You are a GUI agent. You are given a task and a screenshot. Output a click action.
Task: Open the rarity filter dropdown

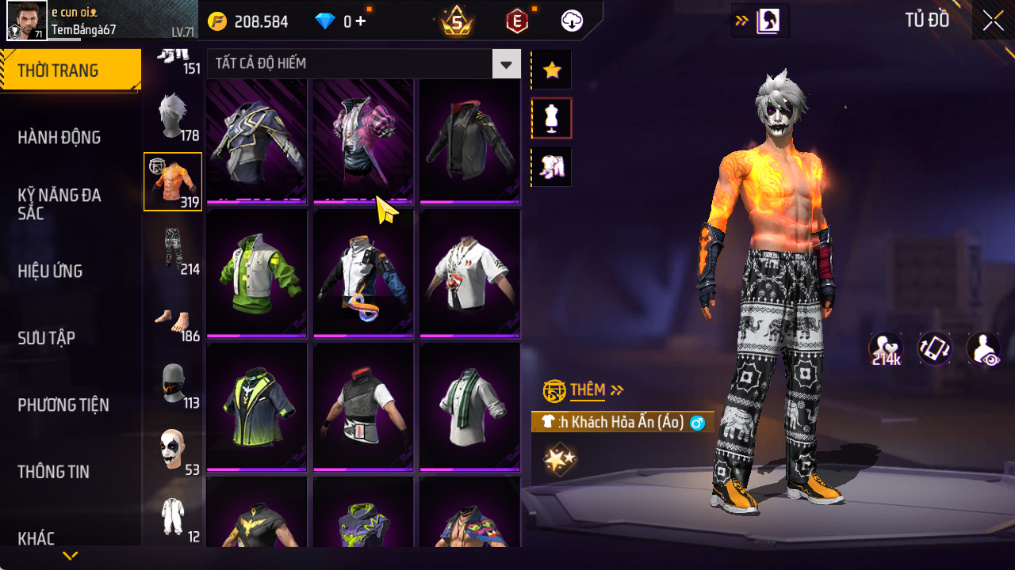pyautogui.click(x=506, y=64)
